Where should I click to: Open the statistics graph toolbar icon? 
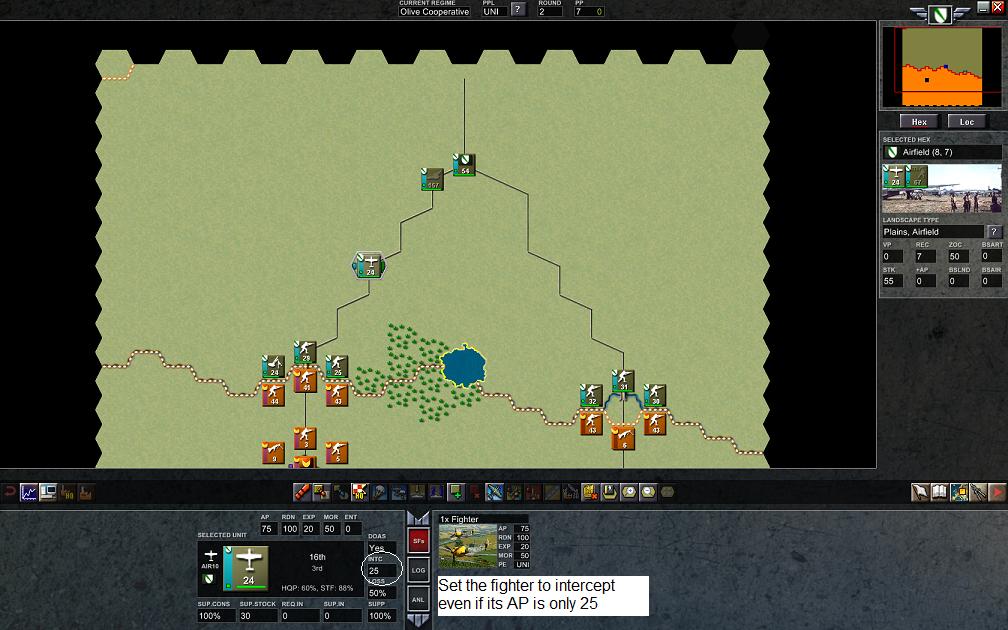click(x=28, y=492)
